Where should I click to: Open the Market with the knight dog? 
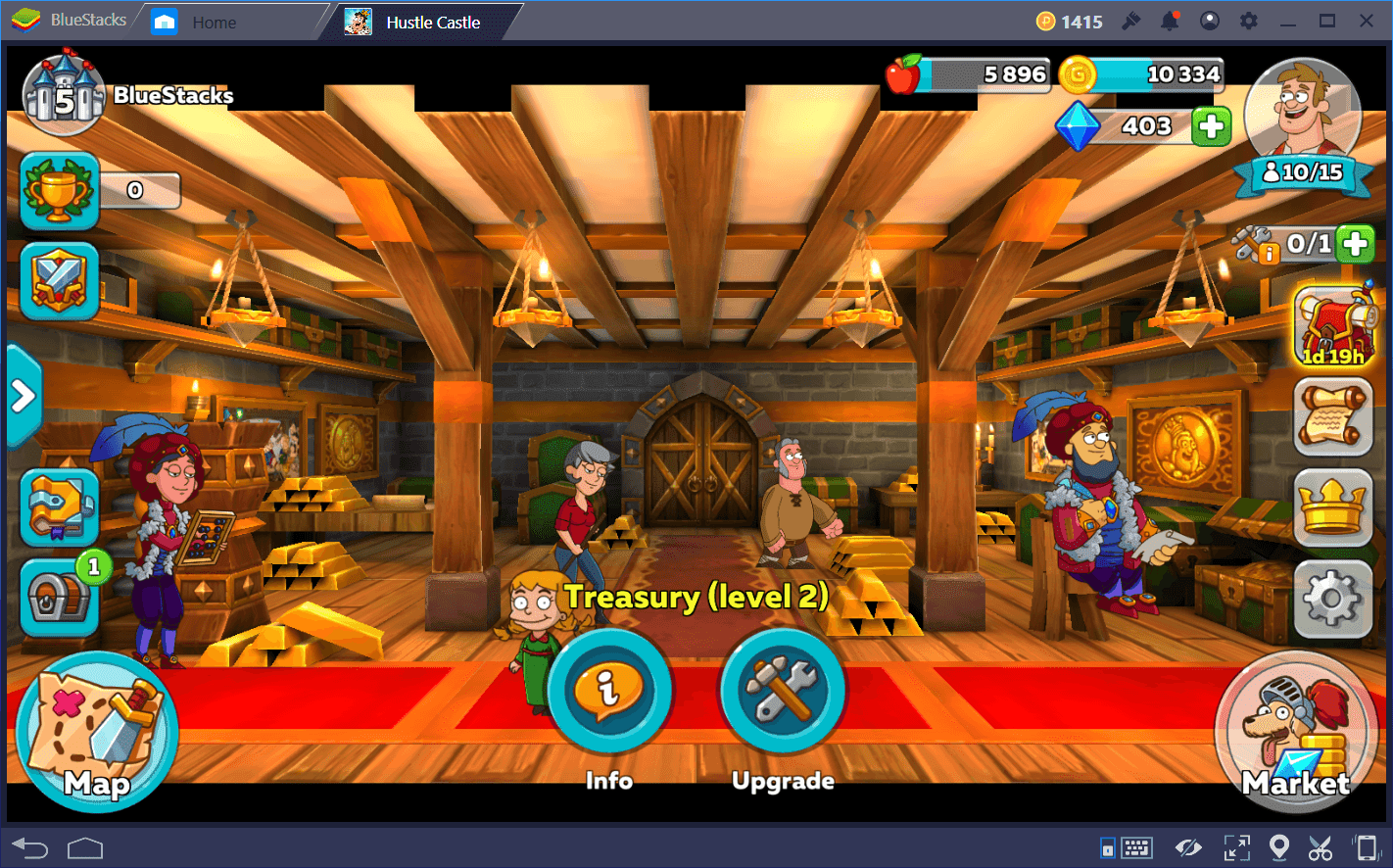pos(1295,735)
